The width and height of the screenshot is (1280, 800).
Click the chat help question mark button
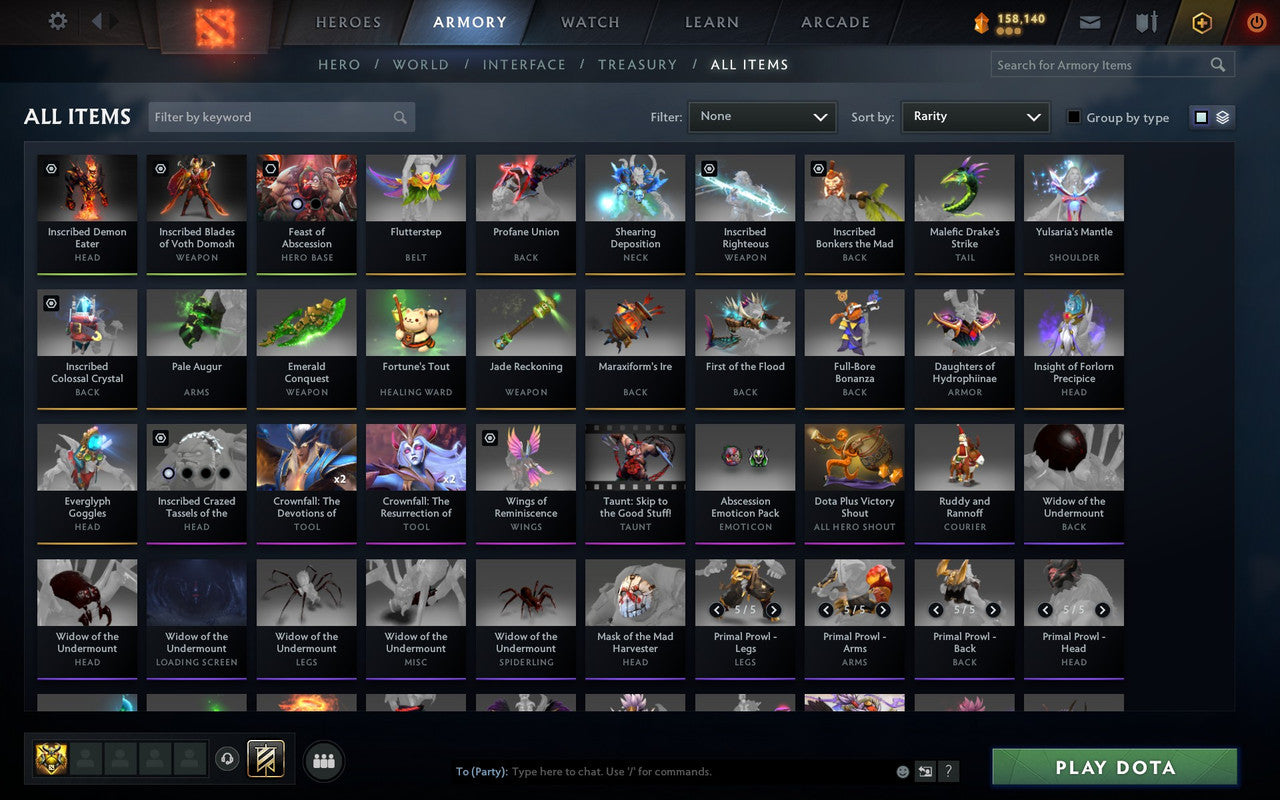click(x=948, y=771)
